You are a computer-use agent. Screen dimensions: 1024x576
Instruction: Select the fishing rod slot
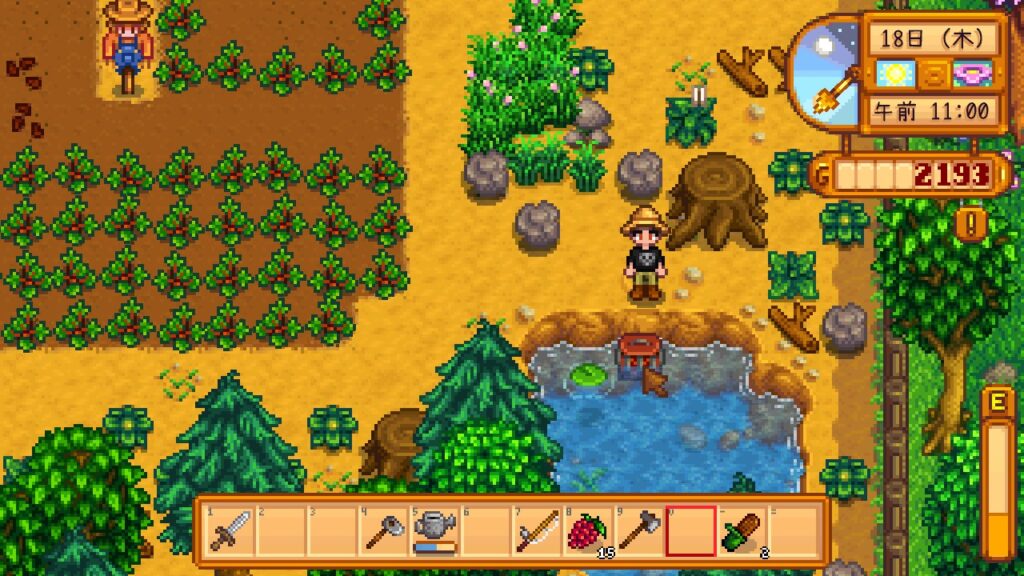538,531
